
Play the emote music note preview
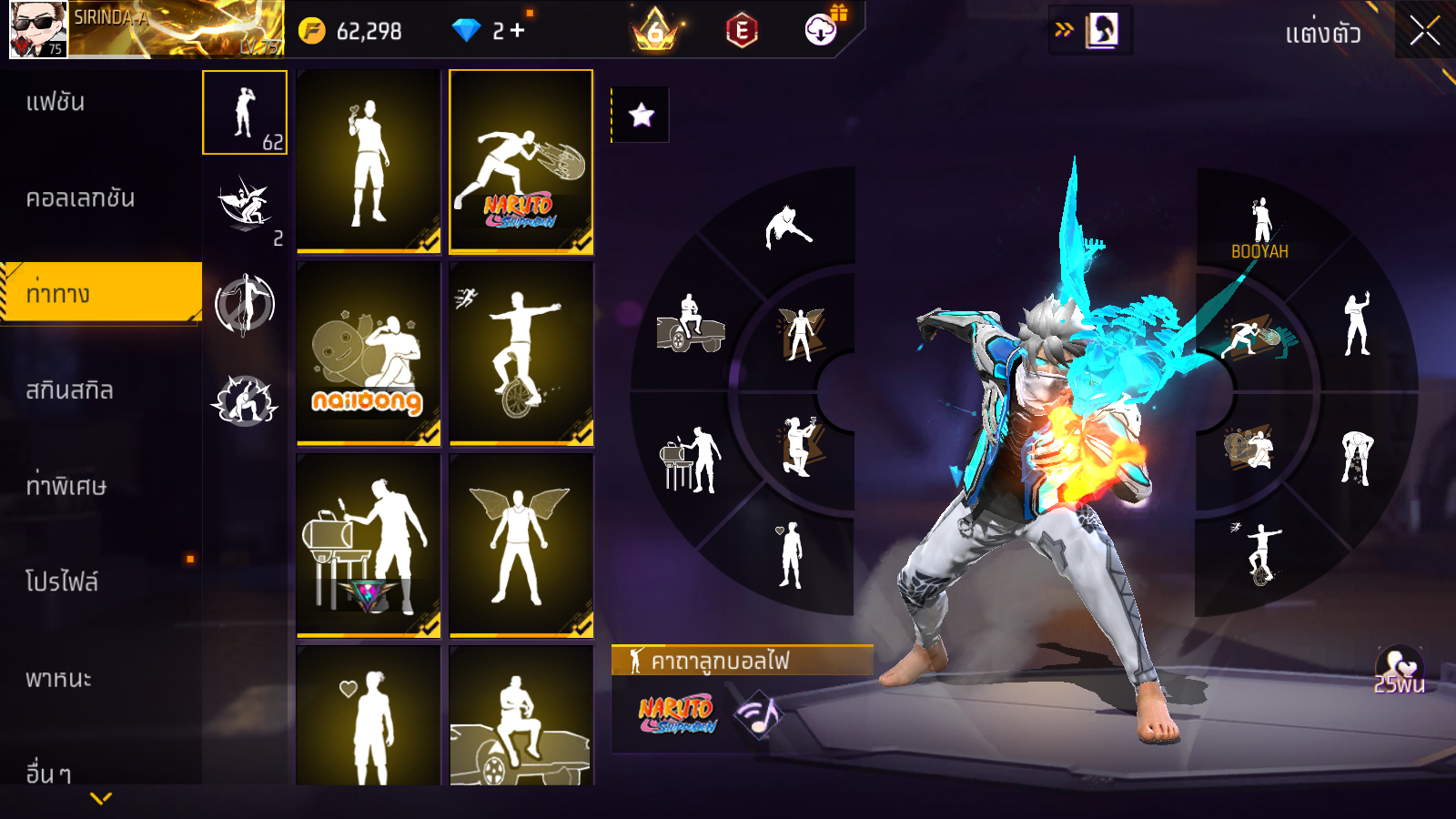(758, 714)
